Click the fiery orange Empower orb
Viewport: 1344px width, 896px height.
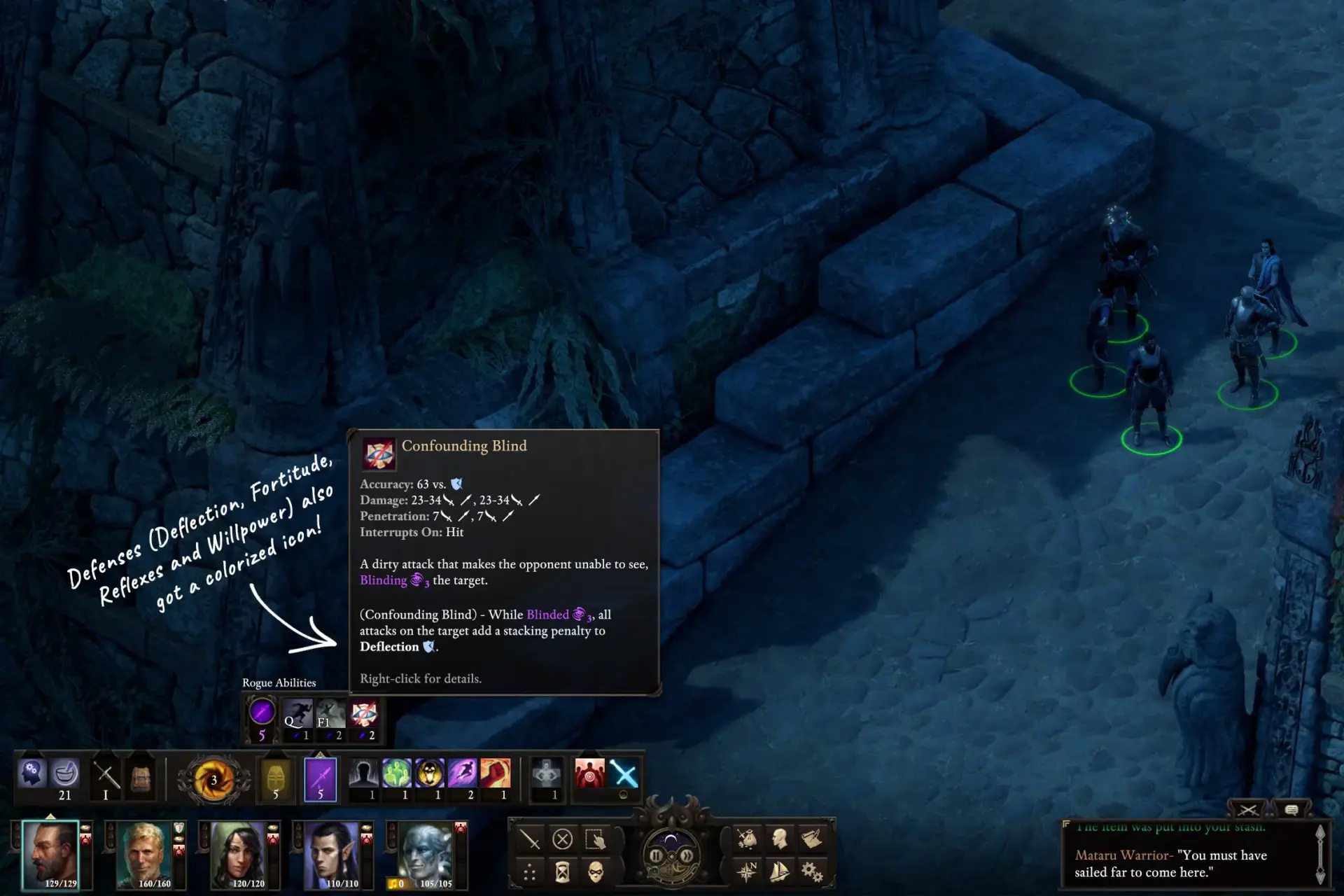point(213,780)
